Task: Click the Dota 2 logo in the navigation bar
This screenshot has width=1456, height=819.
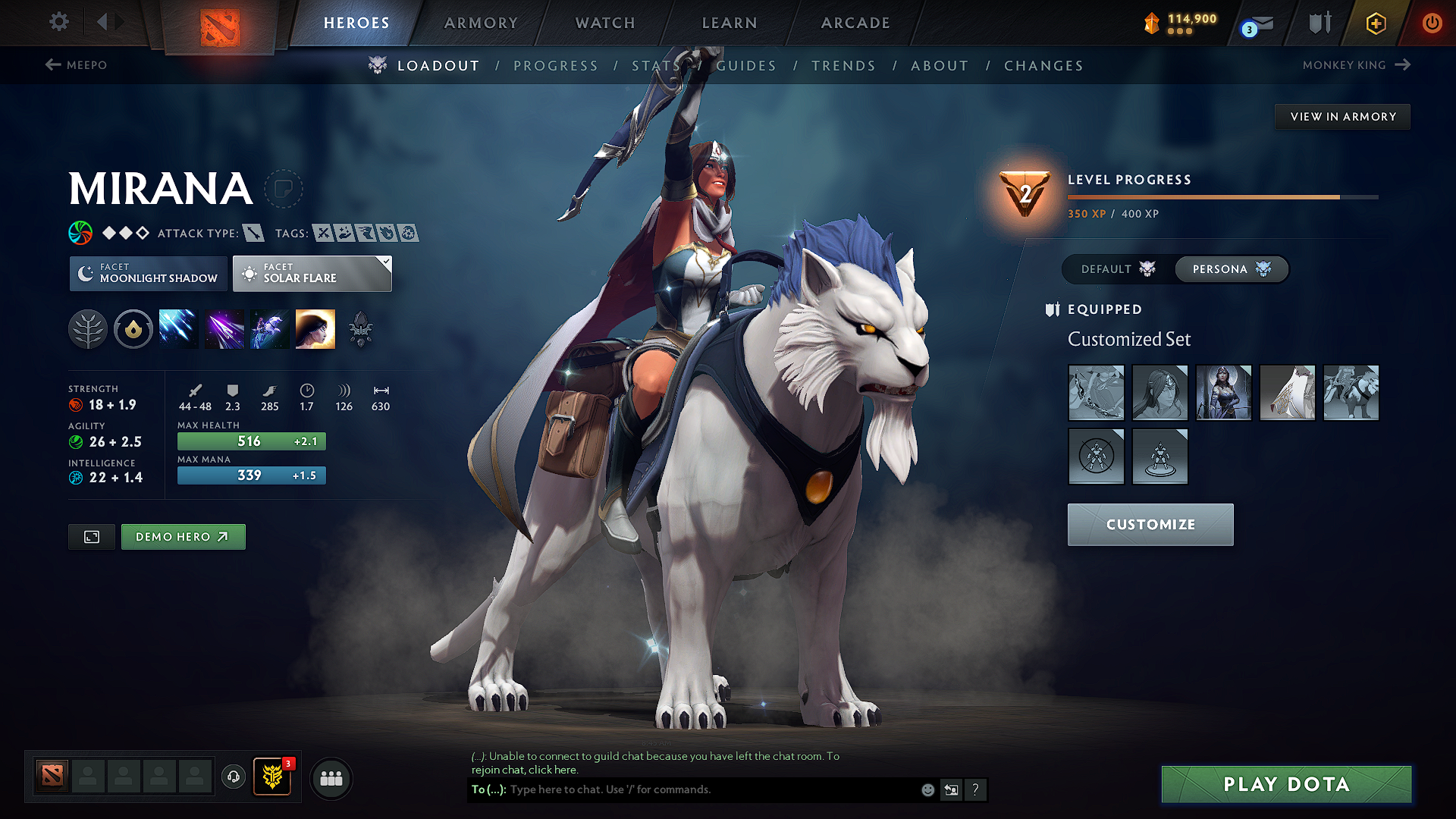Action: click(x=218, y=23)
